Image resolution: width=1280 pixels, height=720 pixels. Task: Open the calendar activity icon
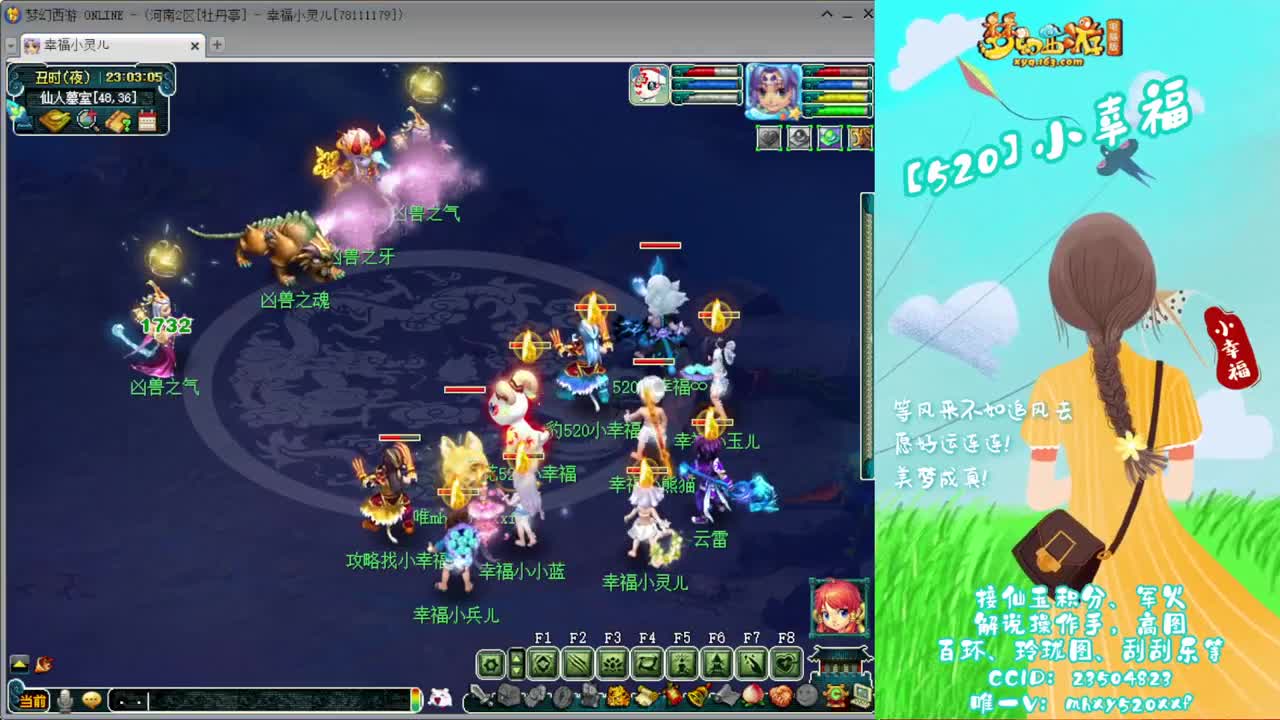pos(148,122)
